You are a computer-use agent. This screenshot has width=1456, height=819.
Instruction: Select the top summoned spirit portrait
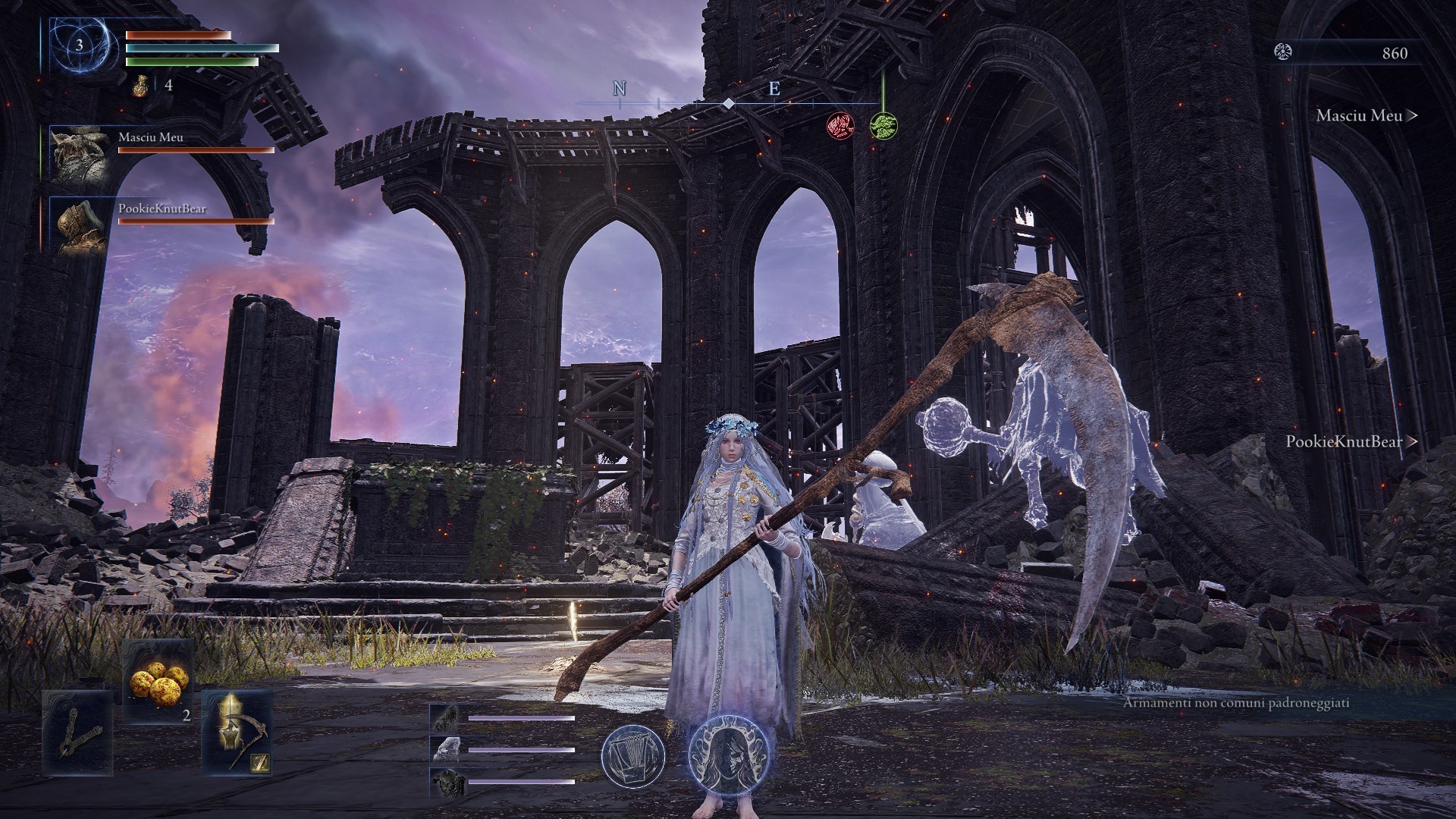pos(446,717)
